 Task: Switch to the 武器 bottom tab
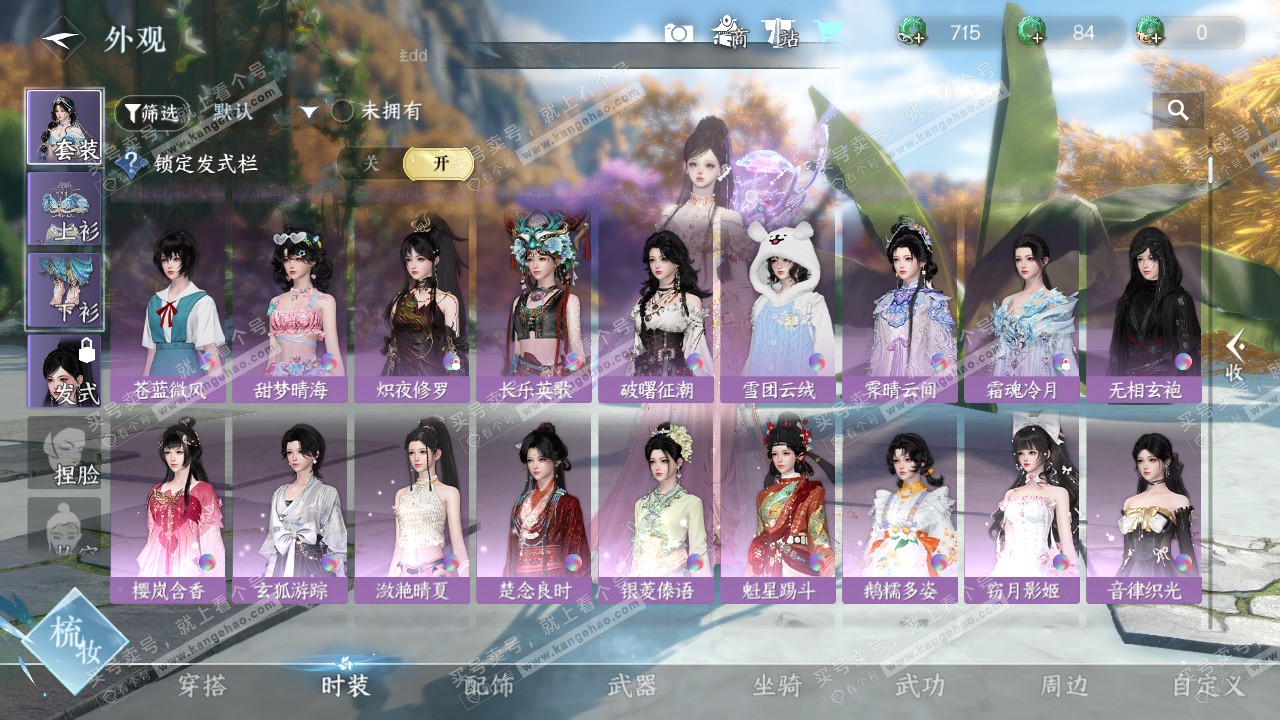coord(632,686)
